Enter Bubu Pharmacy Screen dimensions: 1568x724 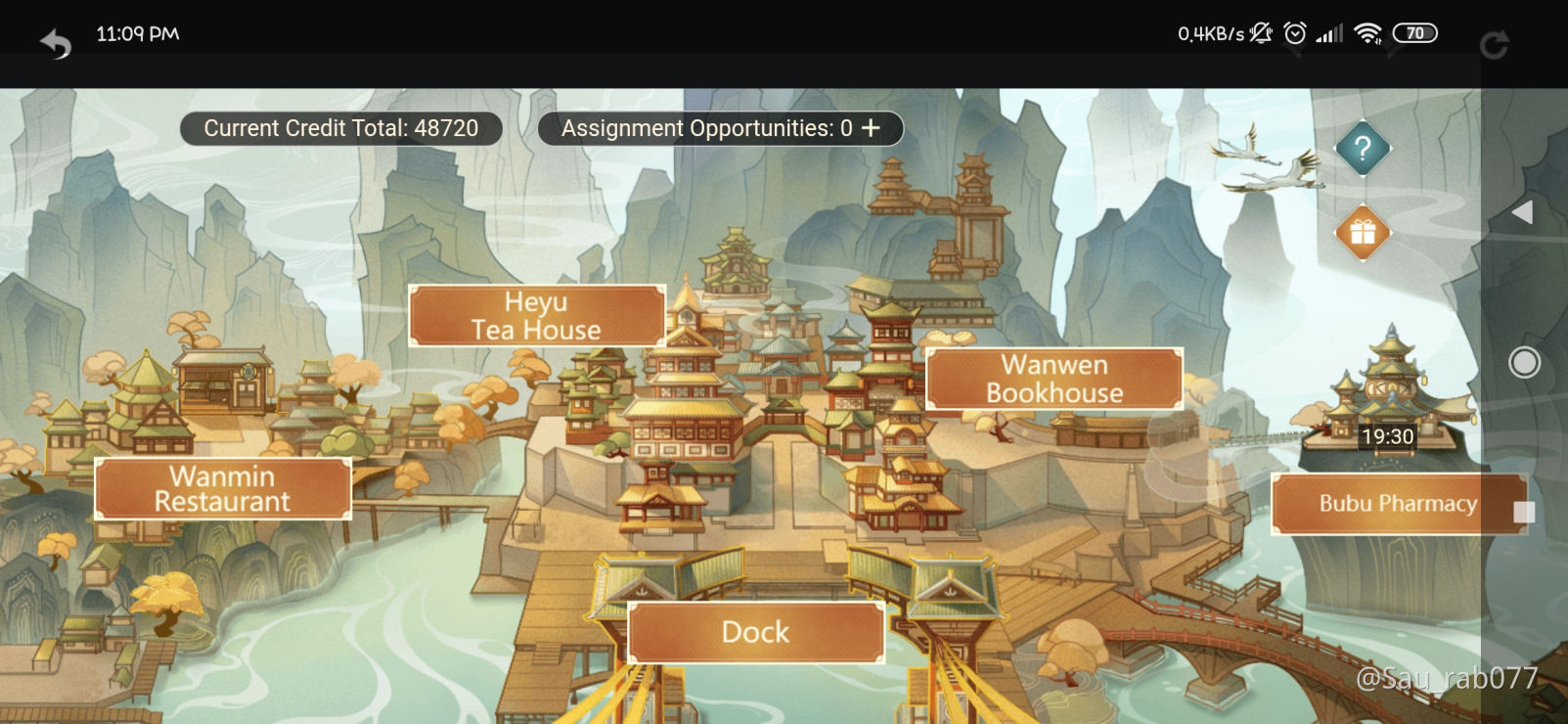tap(1397, 504)
